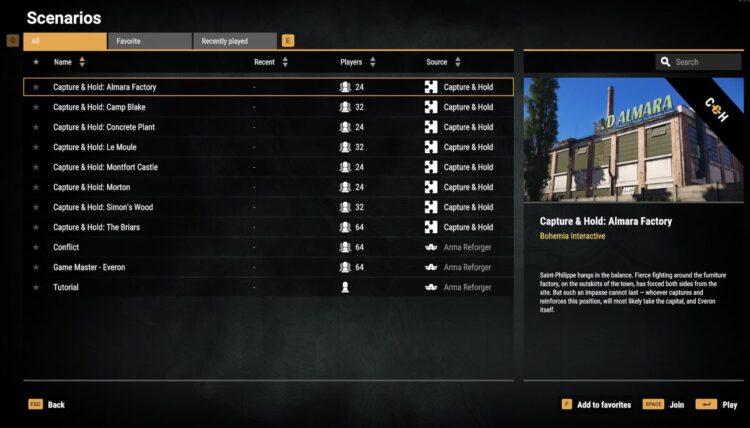The height and width of the screenshot is (428, 750).
Task: Choose Capture & Hold: Concrete Plant scenario
Action: [x=104, y=127]
